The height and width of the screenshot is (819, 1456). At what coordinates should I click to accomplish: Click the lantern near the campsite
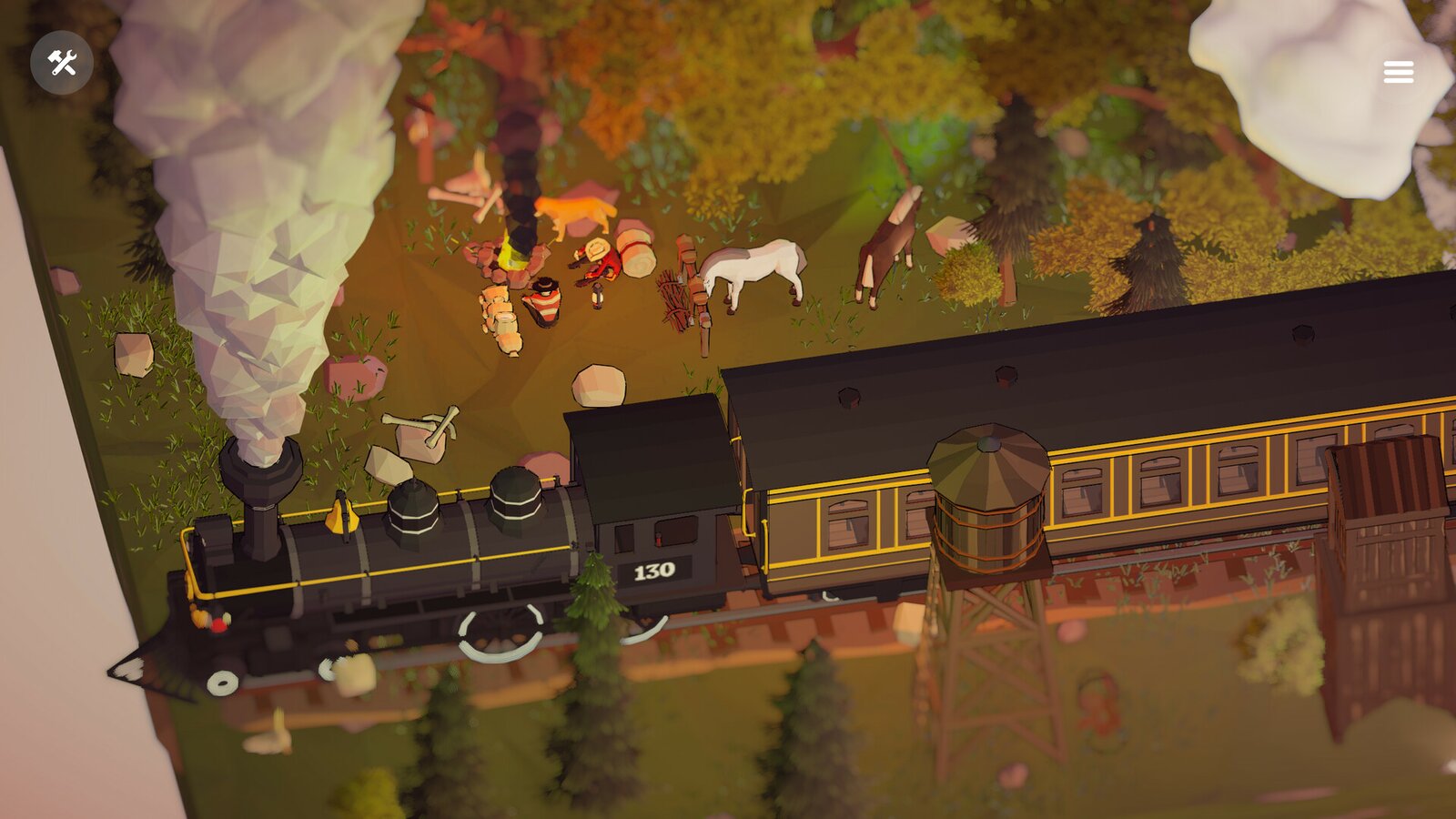tap(596, 296)
